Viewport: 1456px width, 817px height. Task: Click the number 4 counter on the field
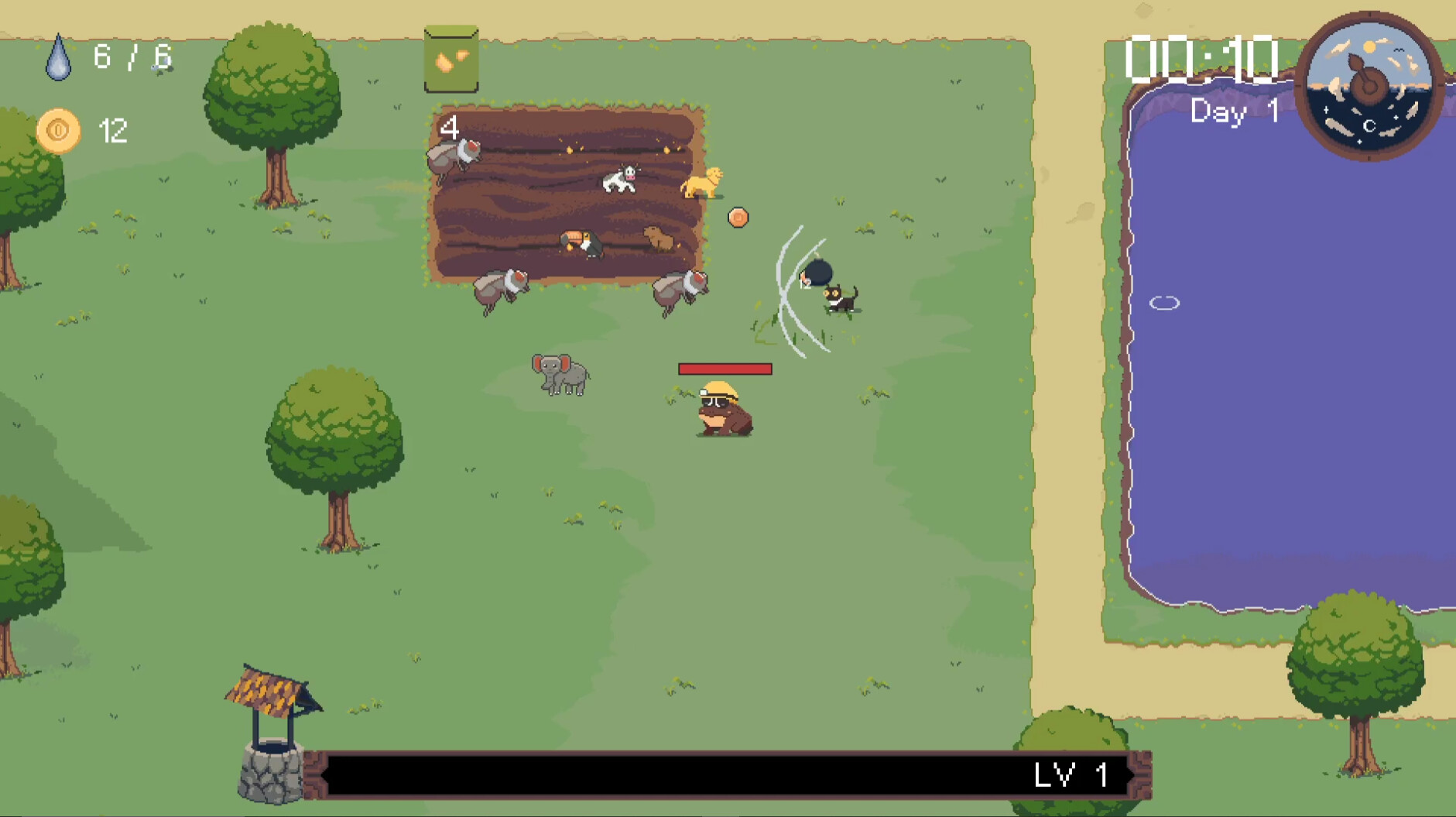[x=449, y=128]
